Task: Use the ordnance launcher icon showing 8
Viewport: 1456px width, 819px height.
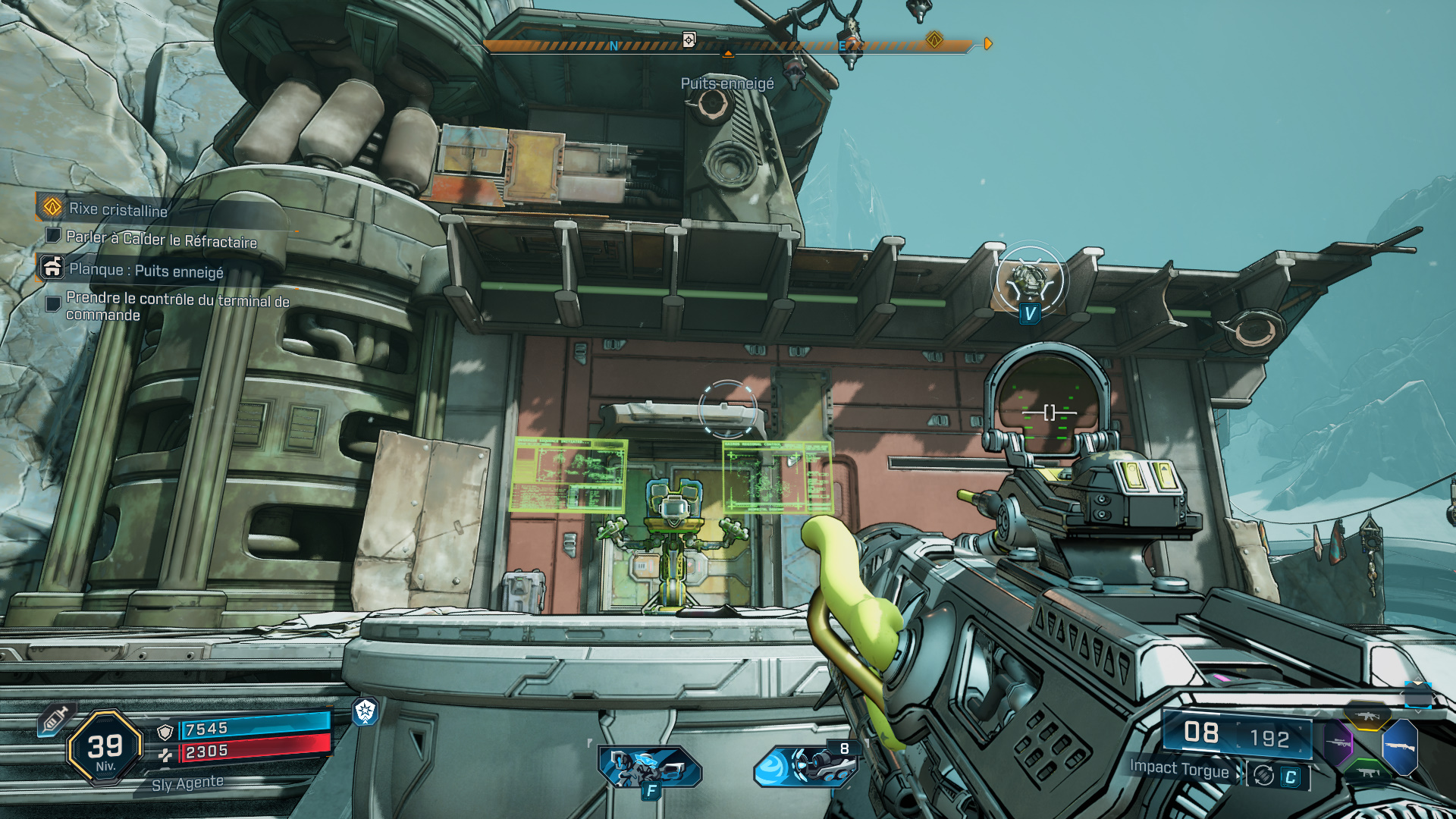Action: coord(808,764)
